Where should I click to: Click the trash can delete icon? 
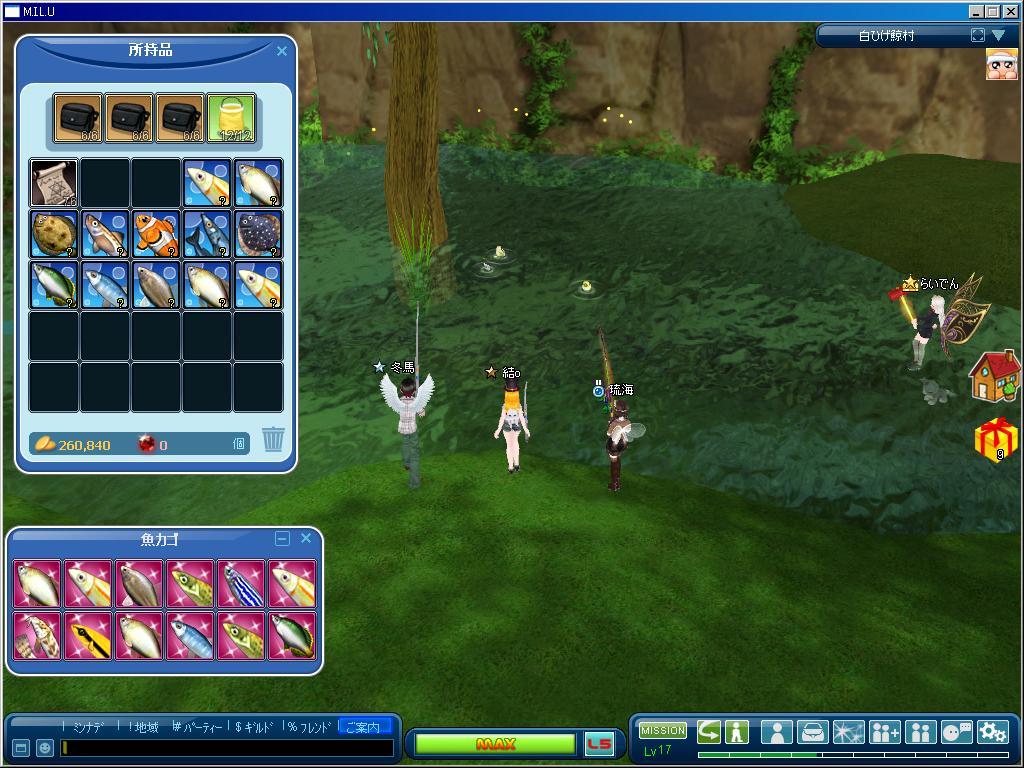[x=273, y=438]
